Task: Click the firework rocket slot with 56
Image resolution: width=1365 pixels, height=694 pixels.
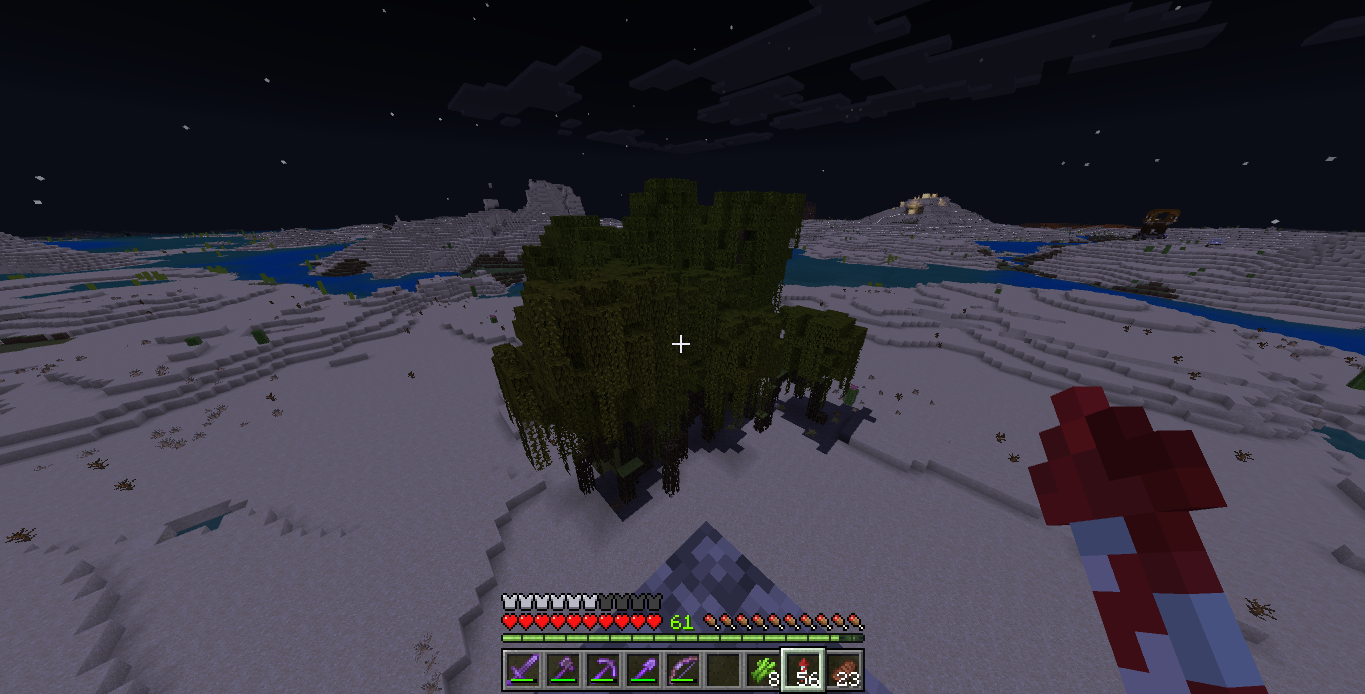Action: [802, 669]
